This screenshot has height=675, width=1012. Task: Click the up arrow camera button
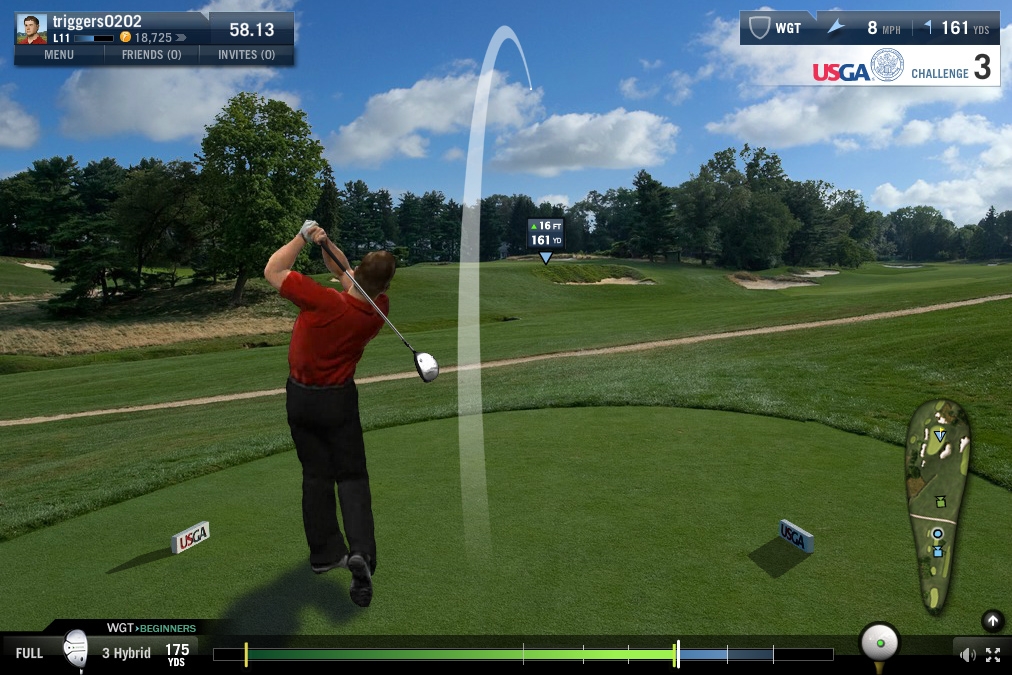point(992,621)
